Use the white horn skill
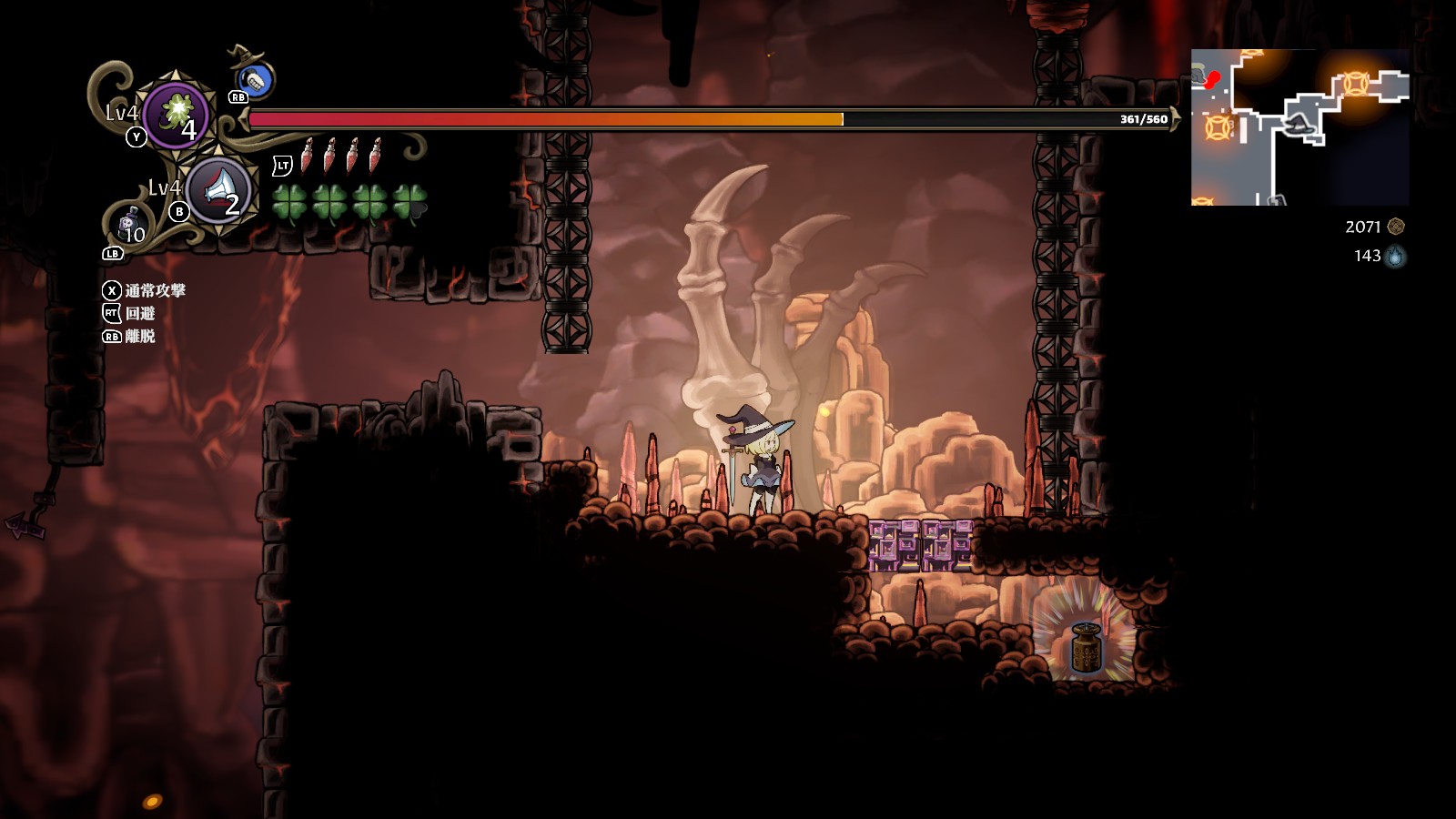The image size is (1456, 819). [x=217, y=190]
